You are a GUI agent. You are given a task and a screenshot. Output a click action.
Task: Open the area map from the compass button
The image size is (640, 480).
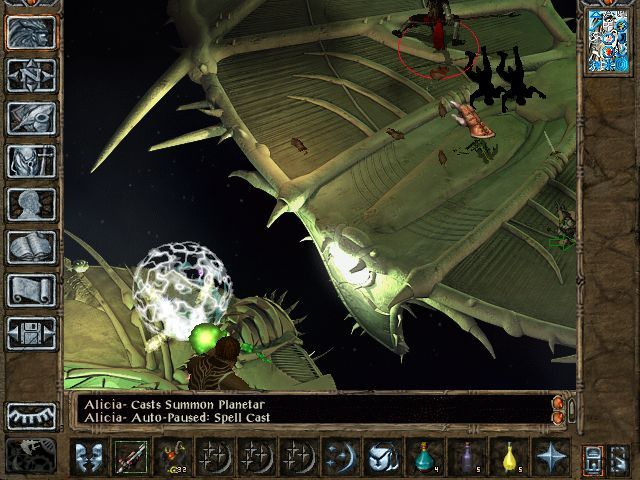[x=31, y=75]
